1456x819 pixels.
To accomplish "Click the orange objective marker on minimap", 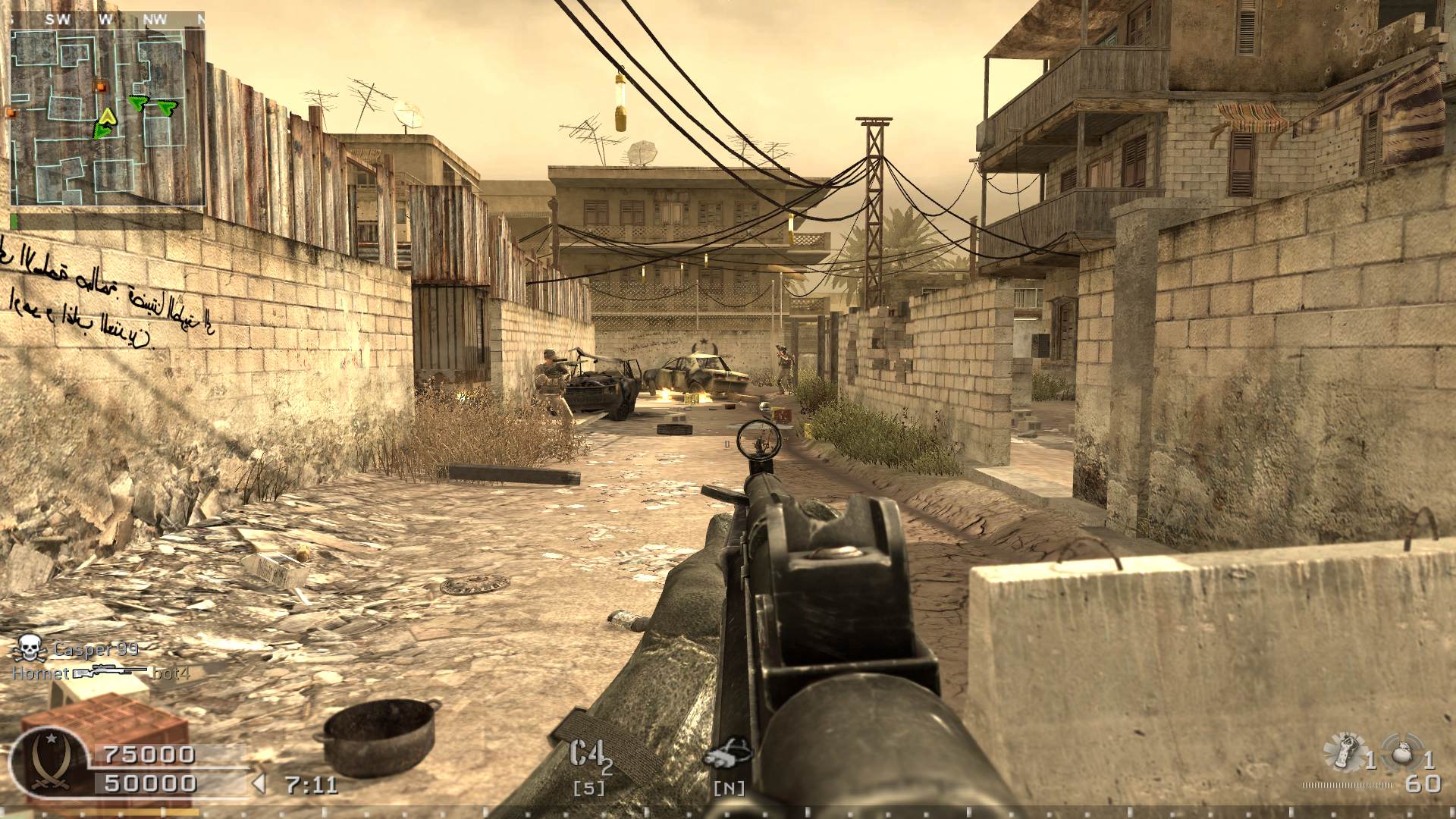I will click(98, 86).
